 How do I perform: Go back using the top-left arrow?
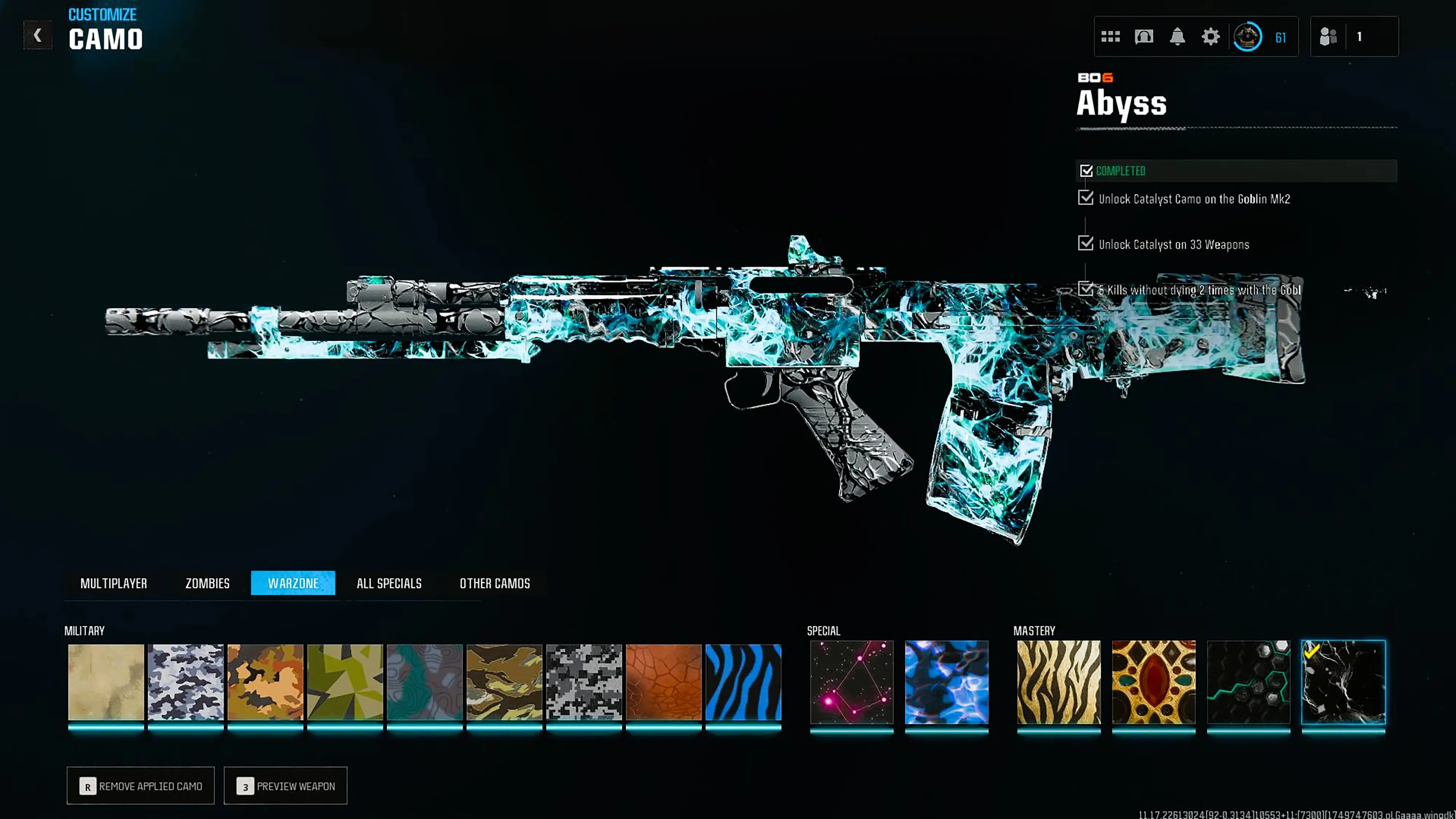coord(37,36)
